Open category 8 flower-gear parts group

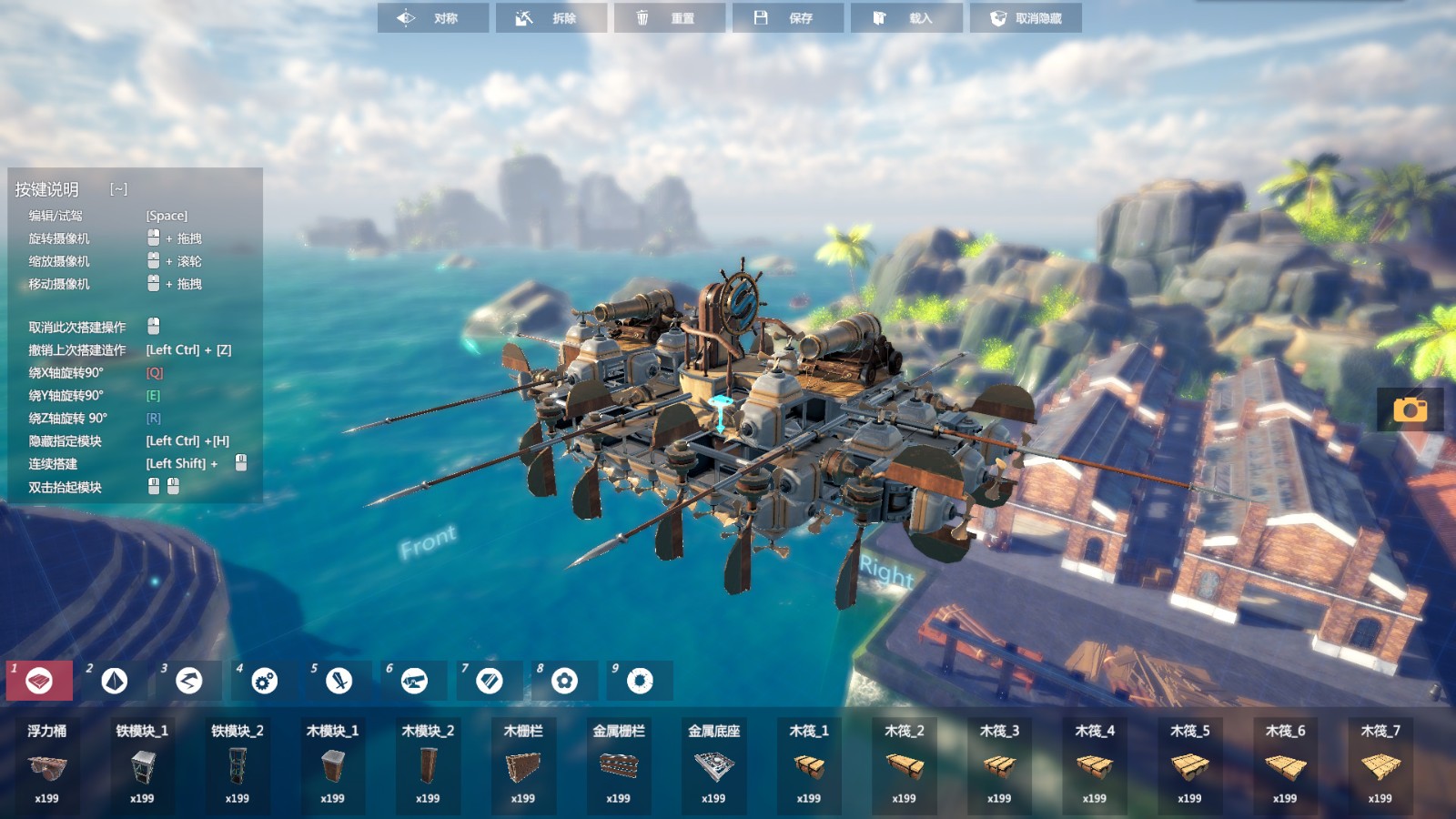click(x=565, y=680)
